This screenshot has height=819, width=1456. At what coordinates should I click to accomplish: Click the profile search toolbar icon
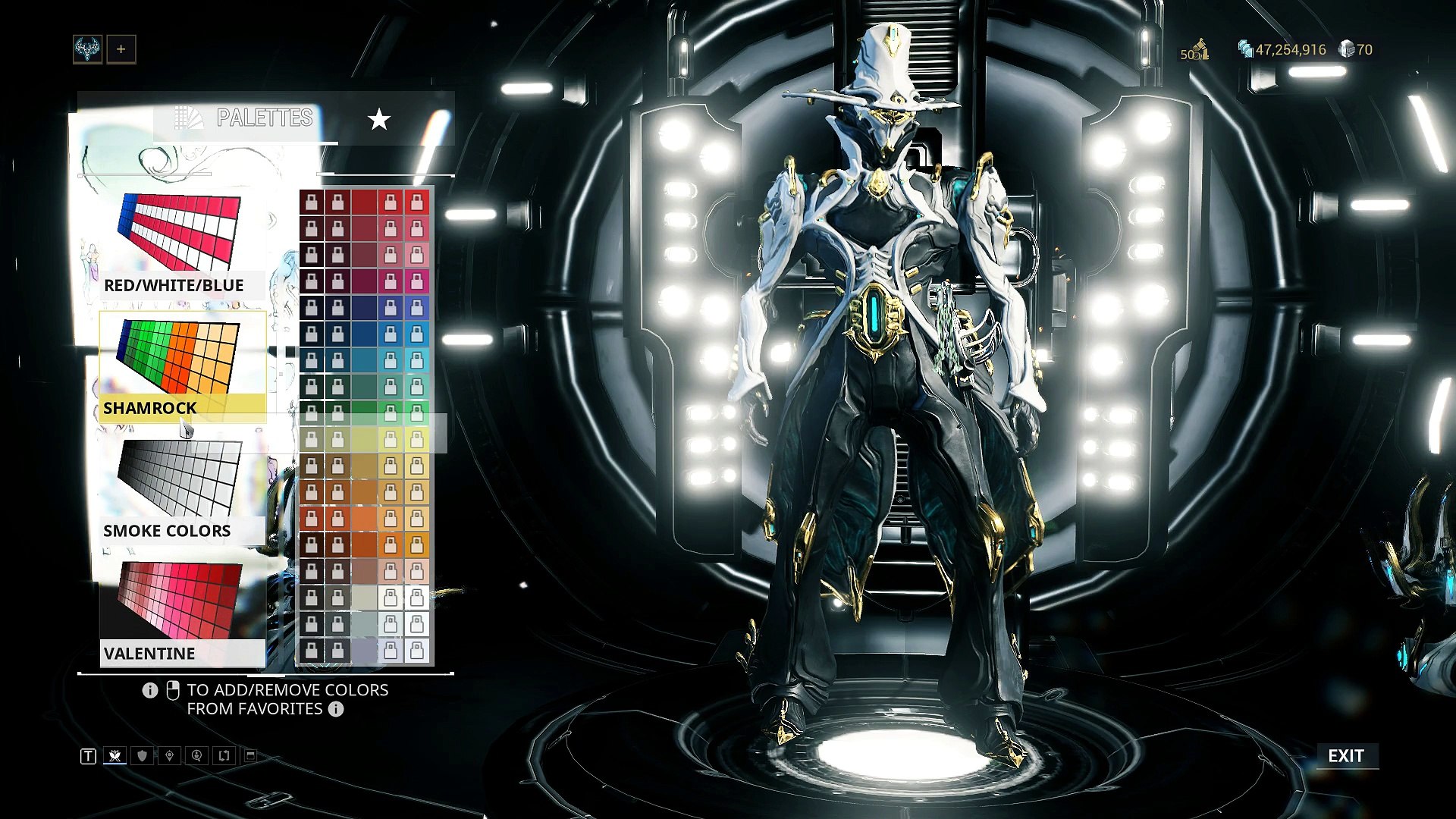197,756
